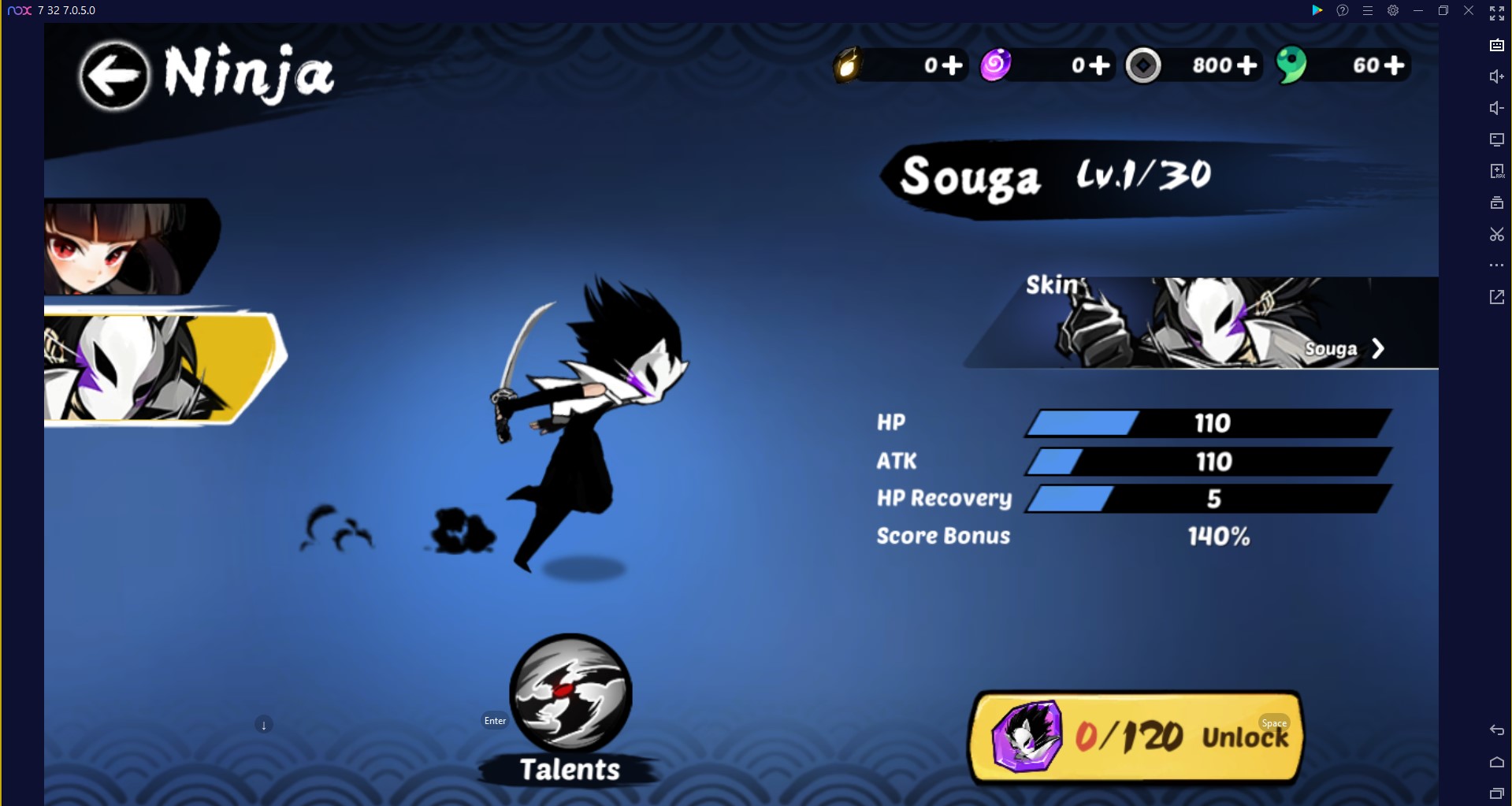Take a screenshot with the scissors tool
This screenshot has height=806, width=1512.
(x=1496, y=234)
